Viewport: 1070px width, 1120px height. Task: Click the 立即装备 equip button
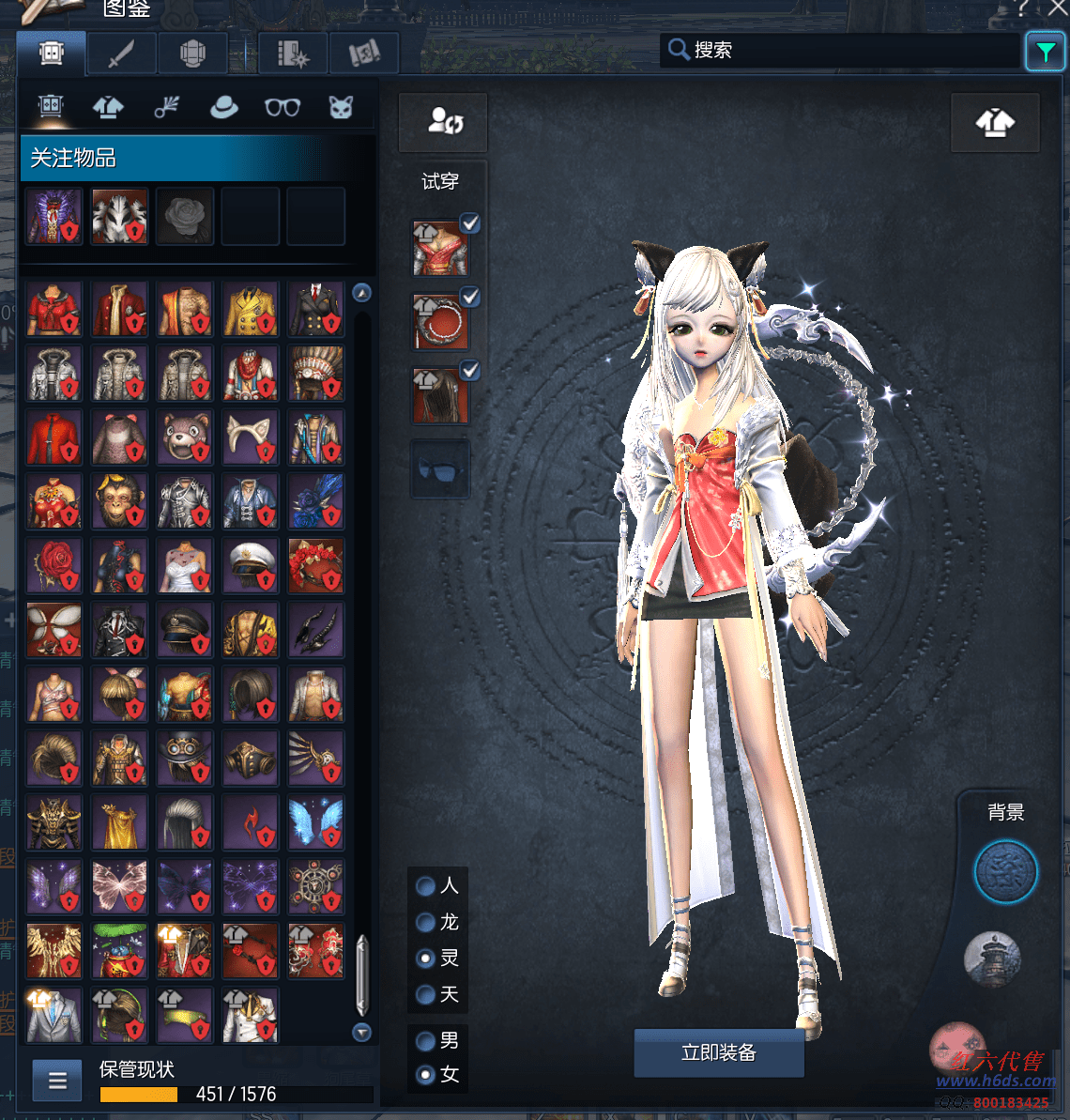click(x=718, y=1052)
